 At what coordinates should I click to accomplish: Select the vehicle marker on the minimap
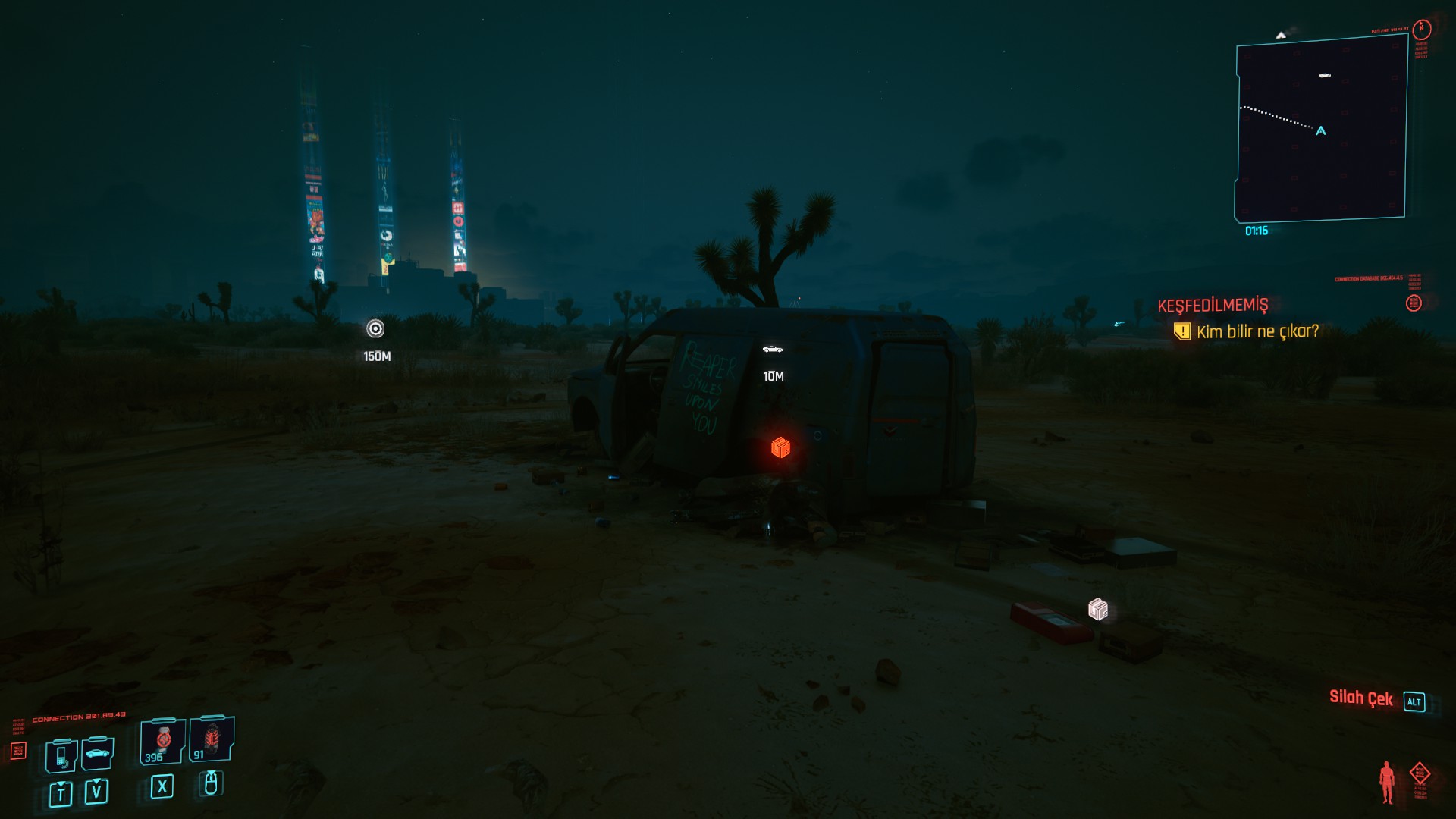[1325, 75]
